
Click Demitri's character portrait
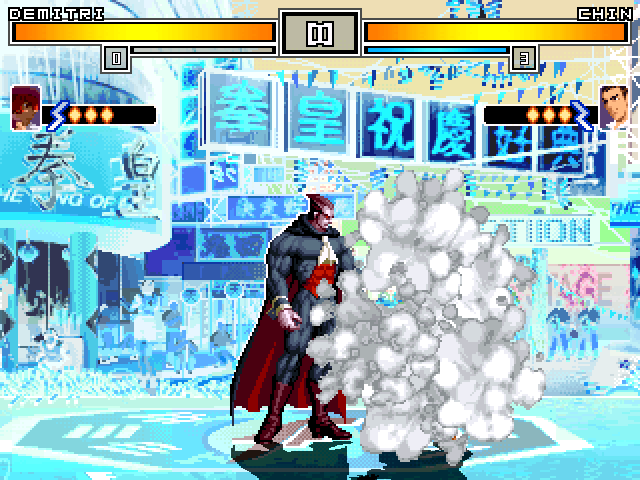pos(26,107)
